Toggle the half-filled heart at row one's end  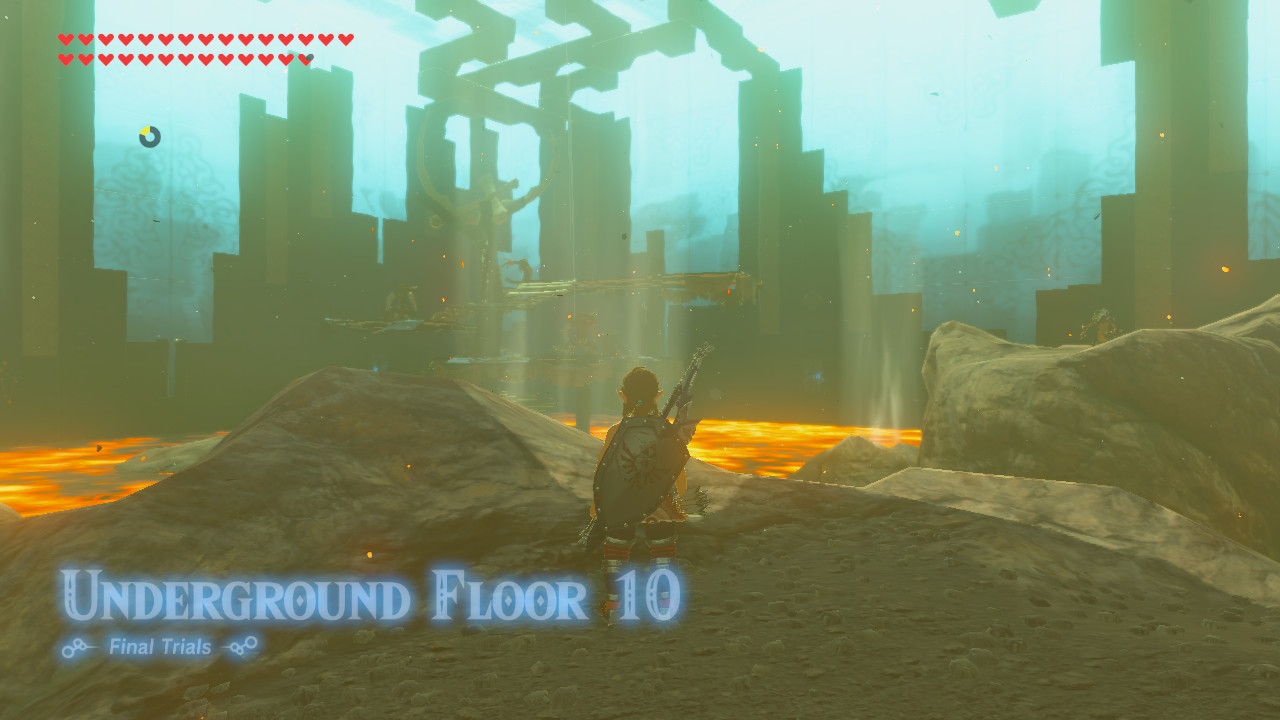(x=344, y=38)
